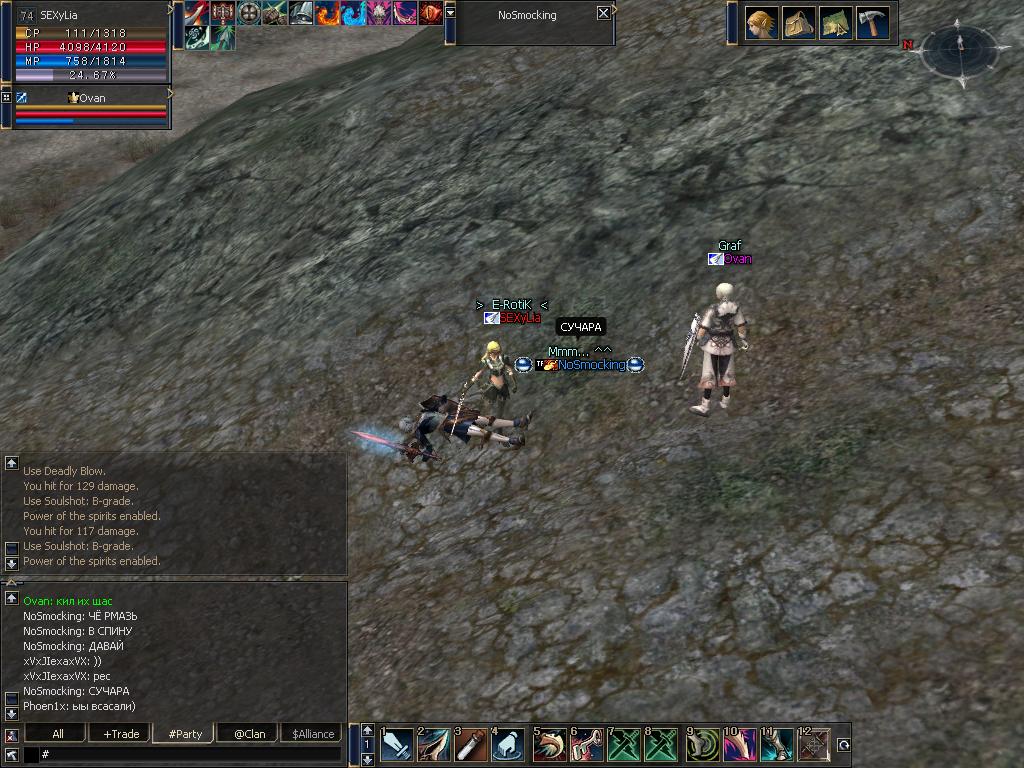Switch to the +Trade chat tab
This screenshot has width=1024, height=768.
[x=121, y=734]
